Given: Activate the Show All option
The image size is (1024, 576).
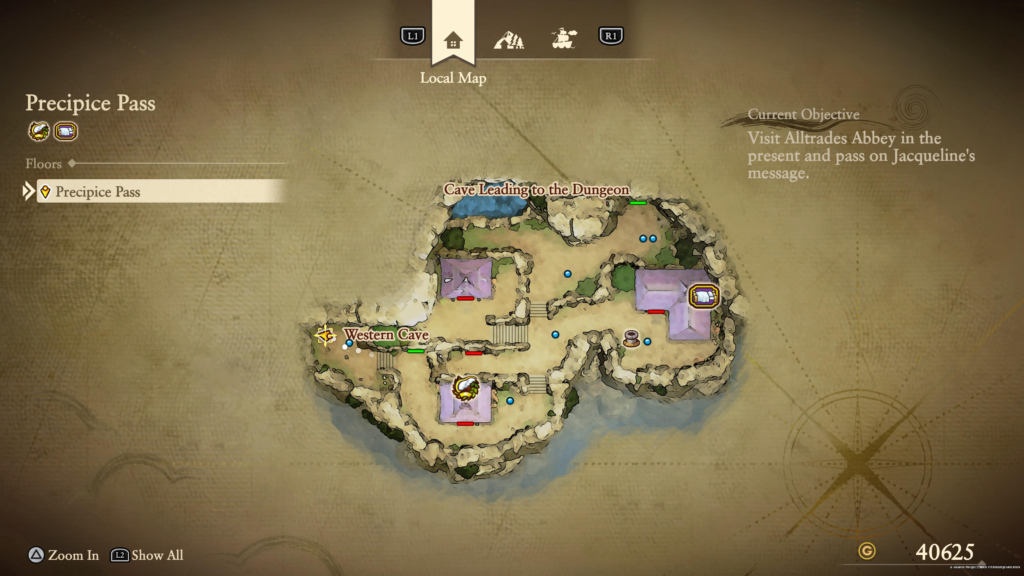Looking at the screenshot, I should [x=147, y=555].
